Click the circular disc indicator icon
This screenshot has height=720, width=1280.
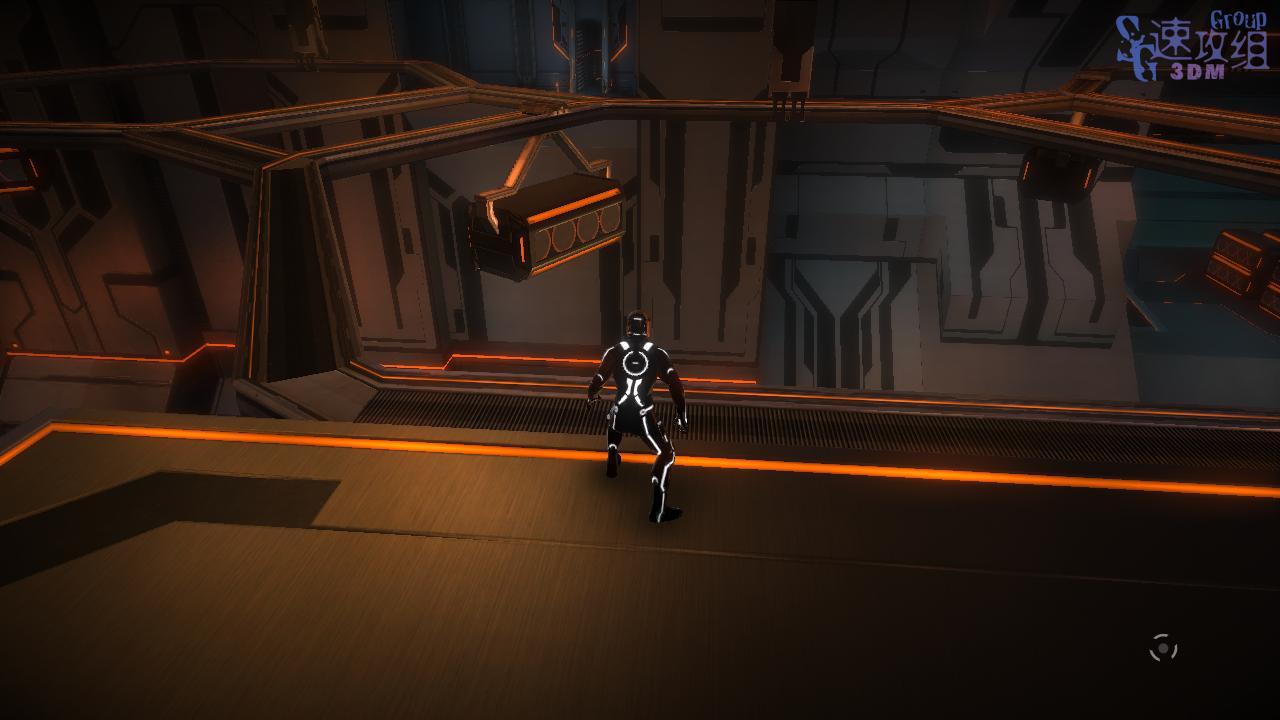pos(1162,648)
